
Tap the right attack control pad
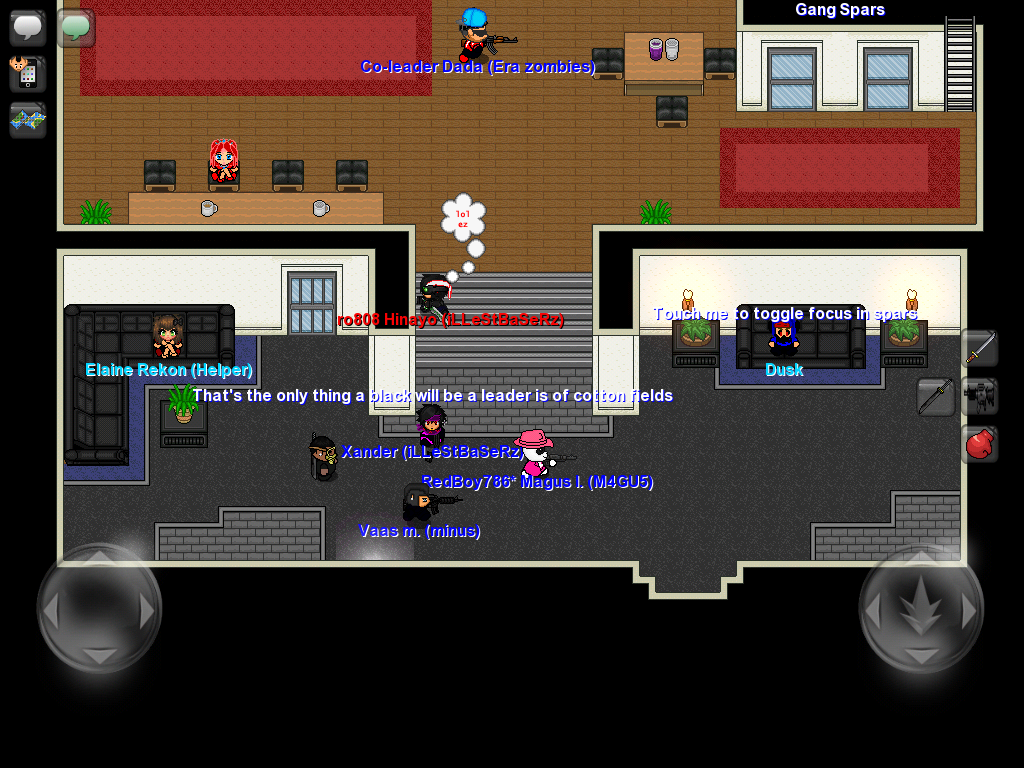tap(921, 608)
